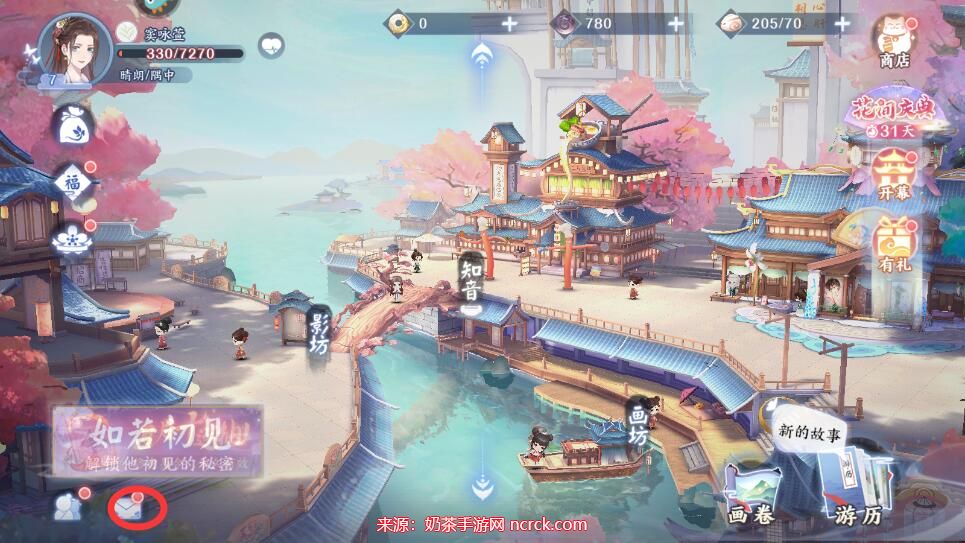Open the 商店 lucky cat shop
Viewport: 965px width, 543px height.
tap(893, 42)
